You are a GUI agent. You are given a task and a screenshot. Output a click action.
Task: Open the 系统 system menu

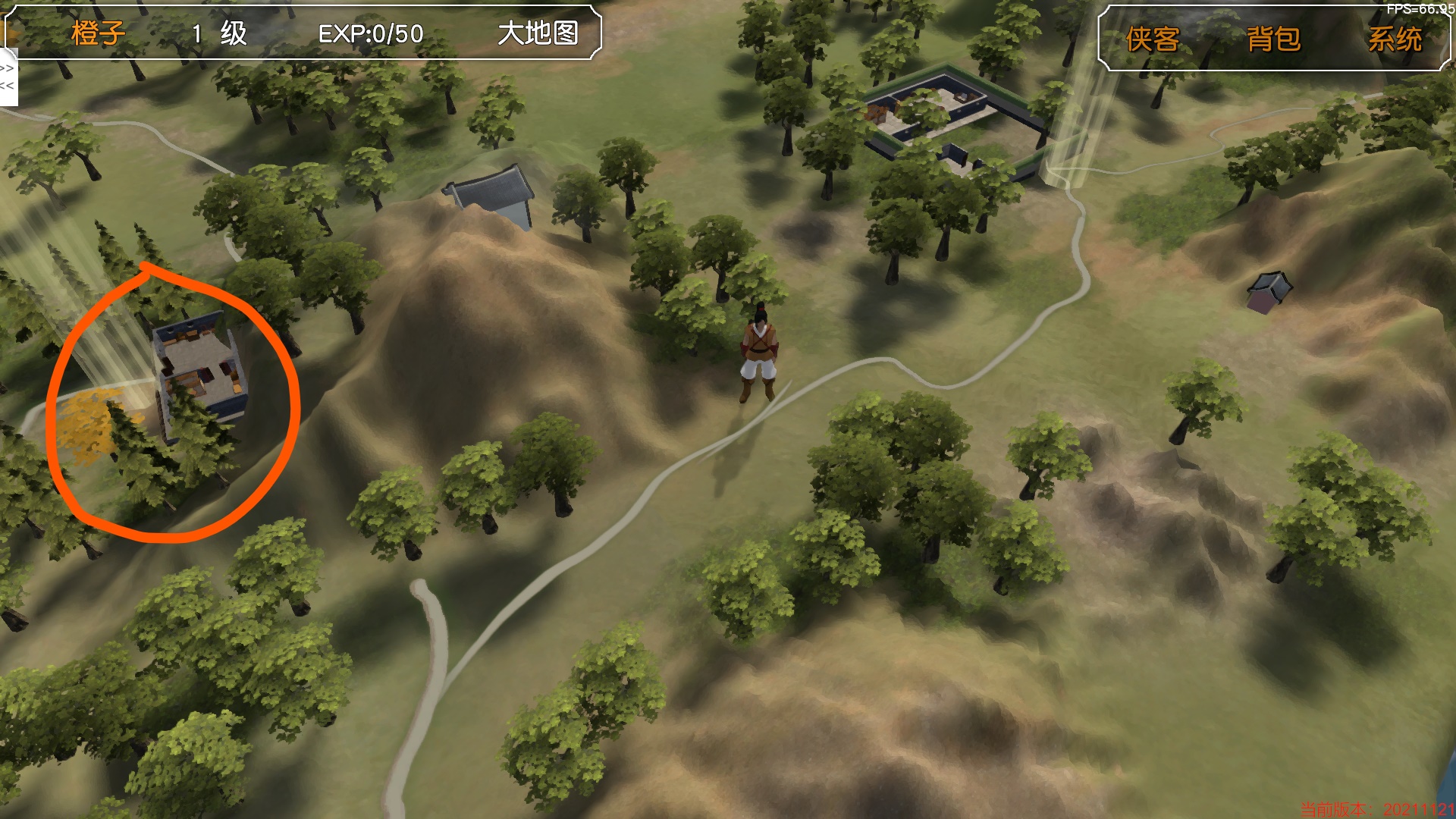point(1395,39)
